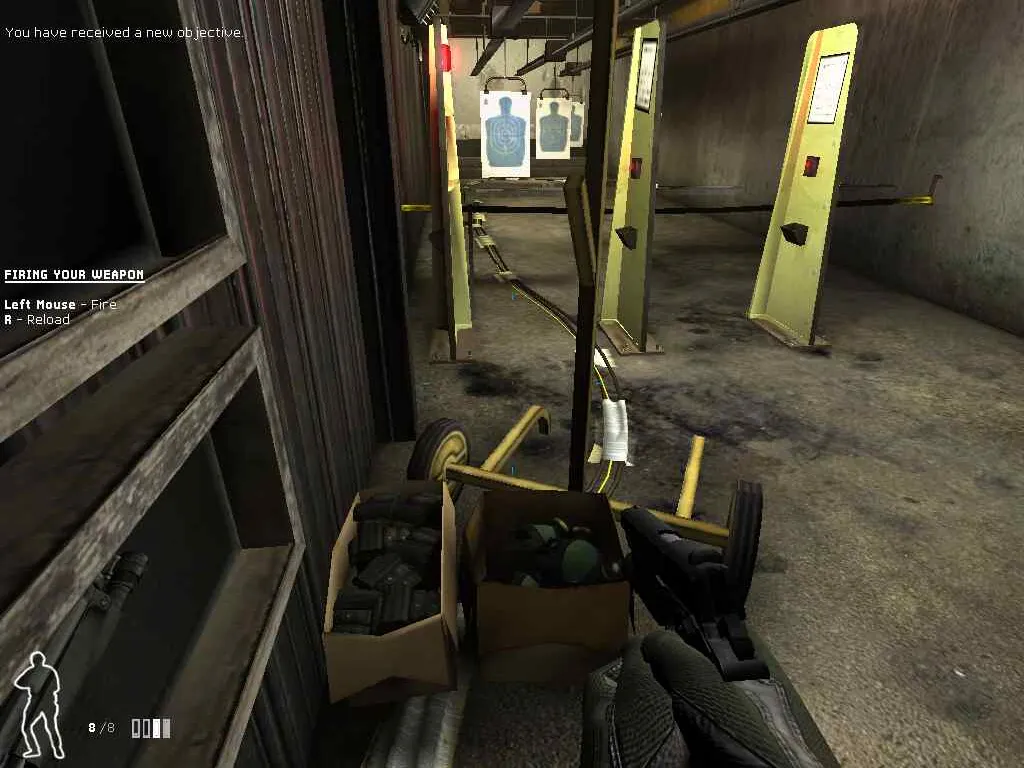This screenshot has height=768, width=1024.
Task: Select the spare magazines indicator icons
Action: [x=150, y=728]
